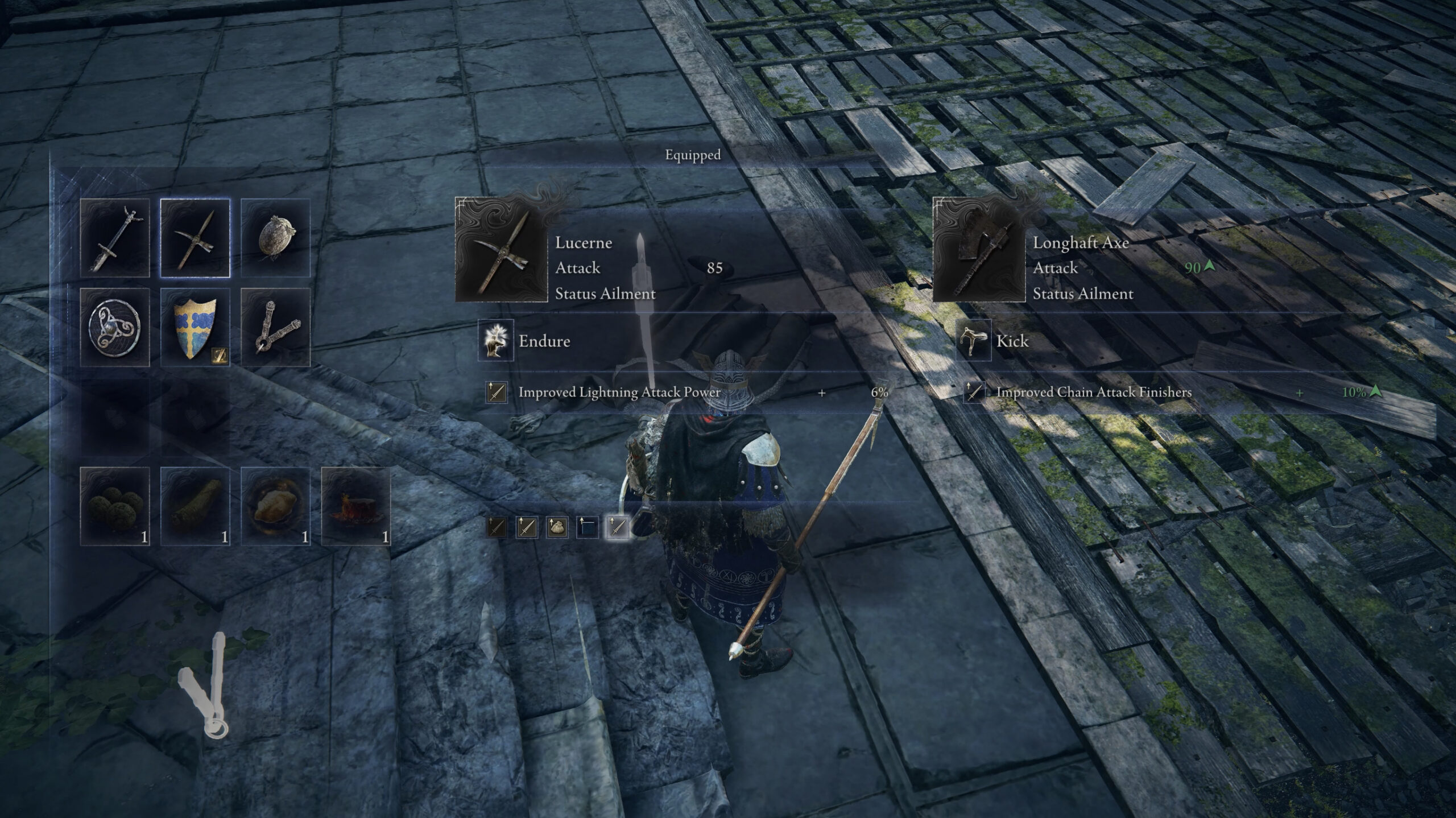Choose the stone egg-shaped item slot
Image resolution: width=1456 pixels, height=818 pixels.
(x=275, y=238)
